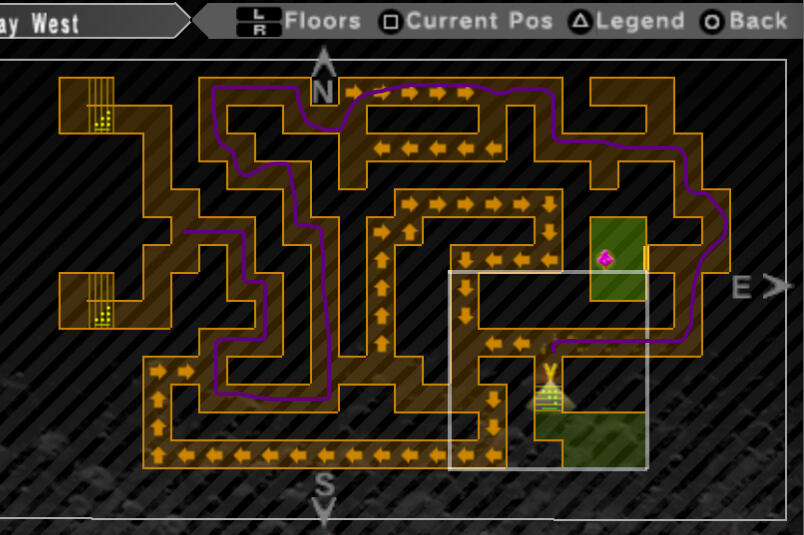Click the East compass arrow
The height and width of the screenshot is (535, 804).
[x=757, y=288]
